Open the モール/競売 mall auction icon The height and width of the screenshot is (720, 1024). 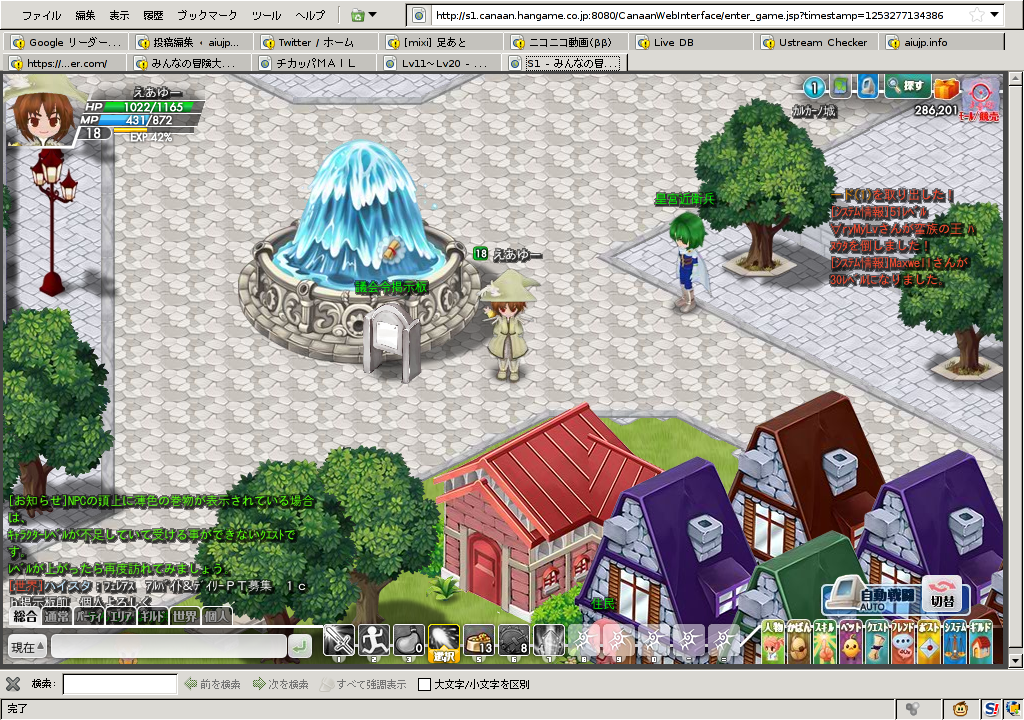tap(981, 97)
